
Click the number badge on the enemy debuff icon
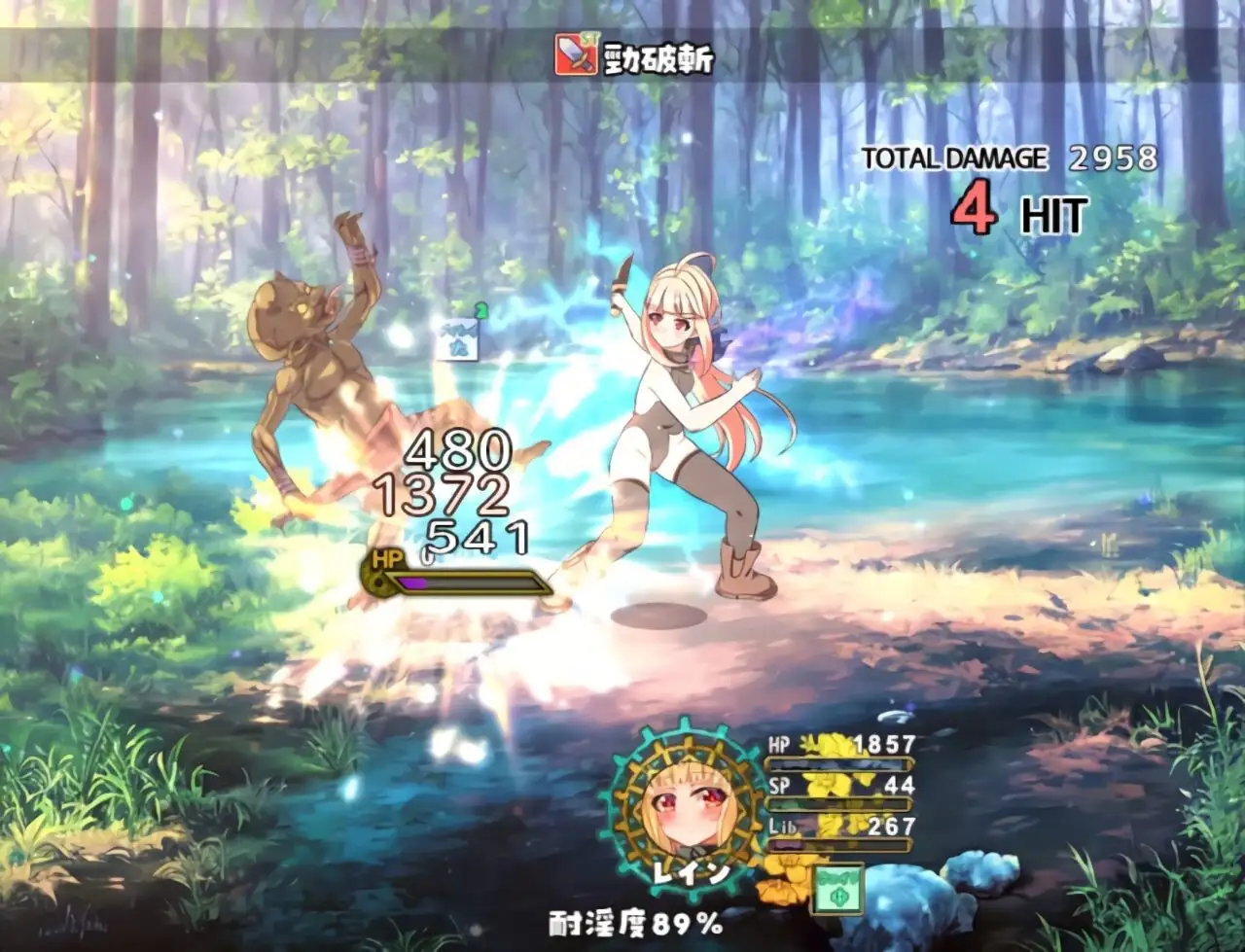point(480,311)
